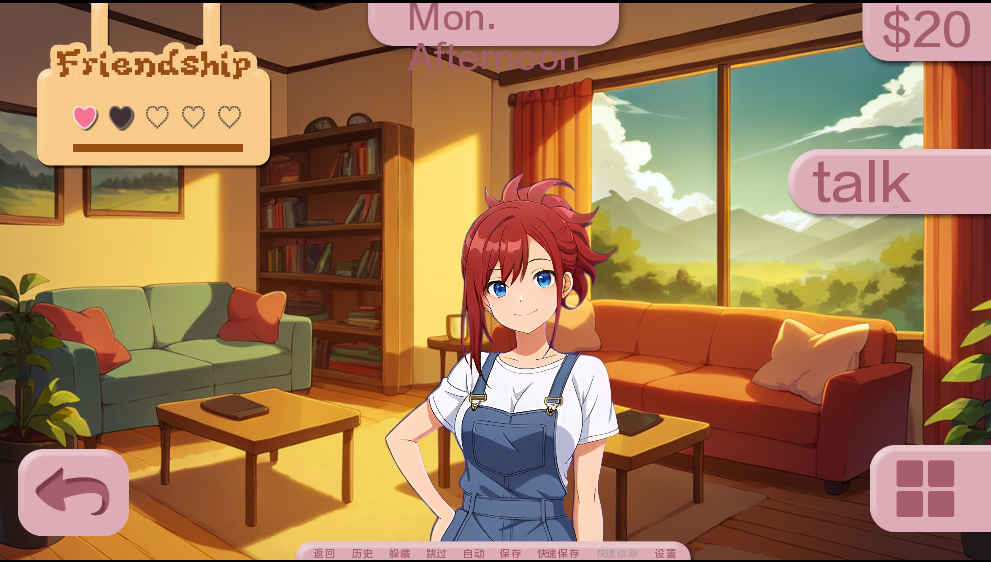Select 快速保存 quick save

(x=558, y=553)
